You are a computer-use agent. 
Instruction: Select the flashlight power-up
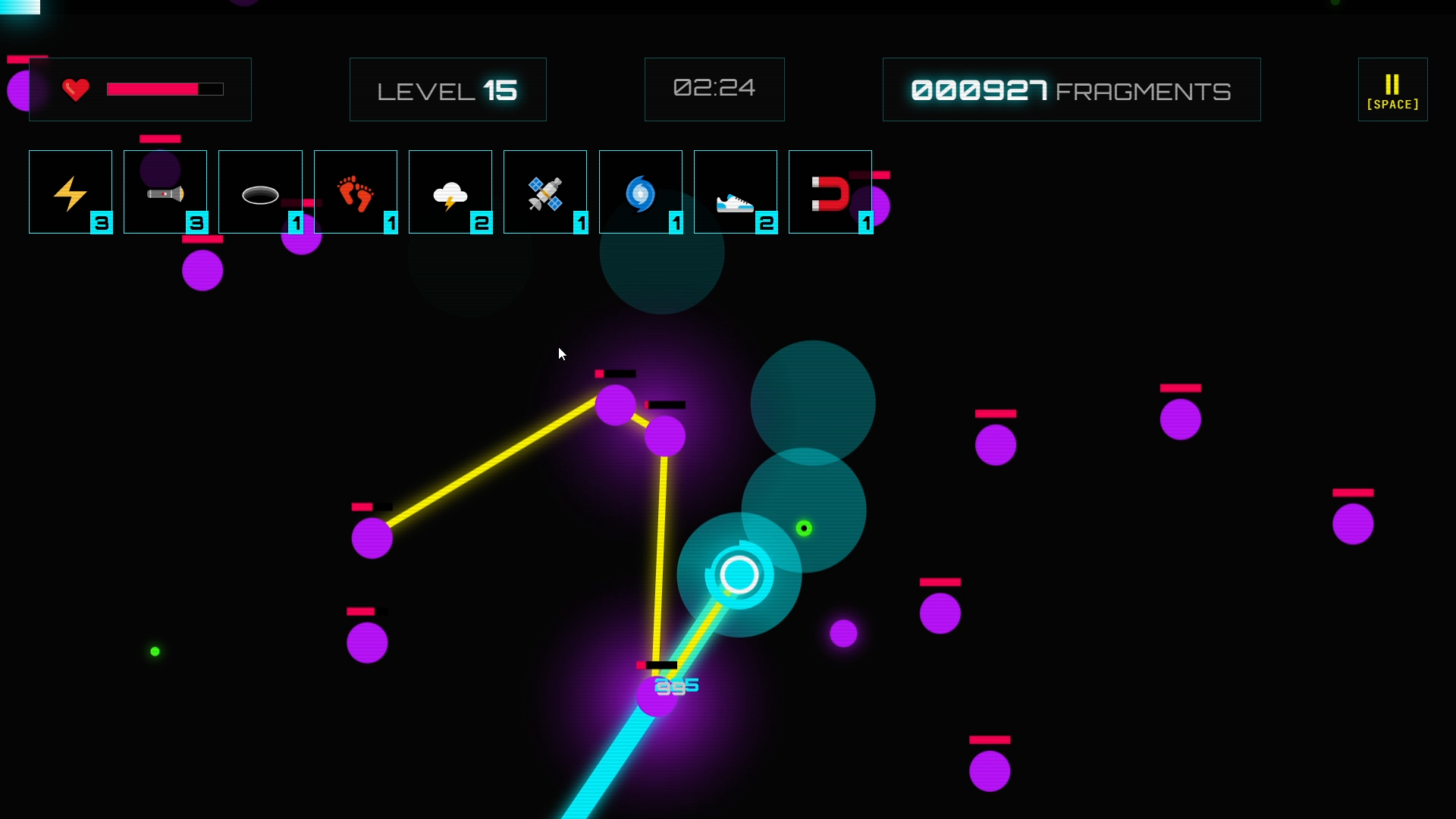pyautogui.click(x=165, y=192)
